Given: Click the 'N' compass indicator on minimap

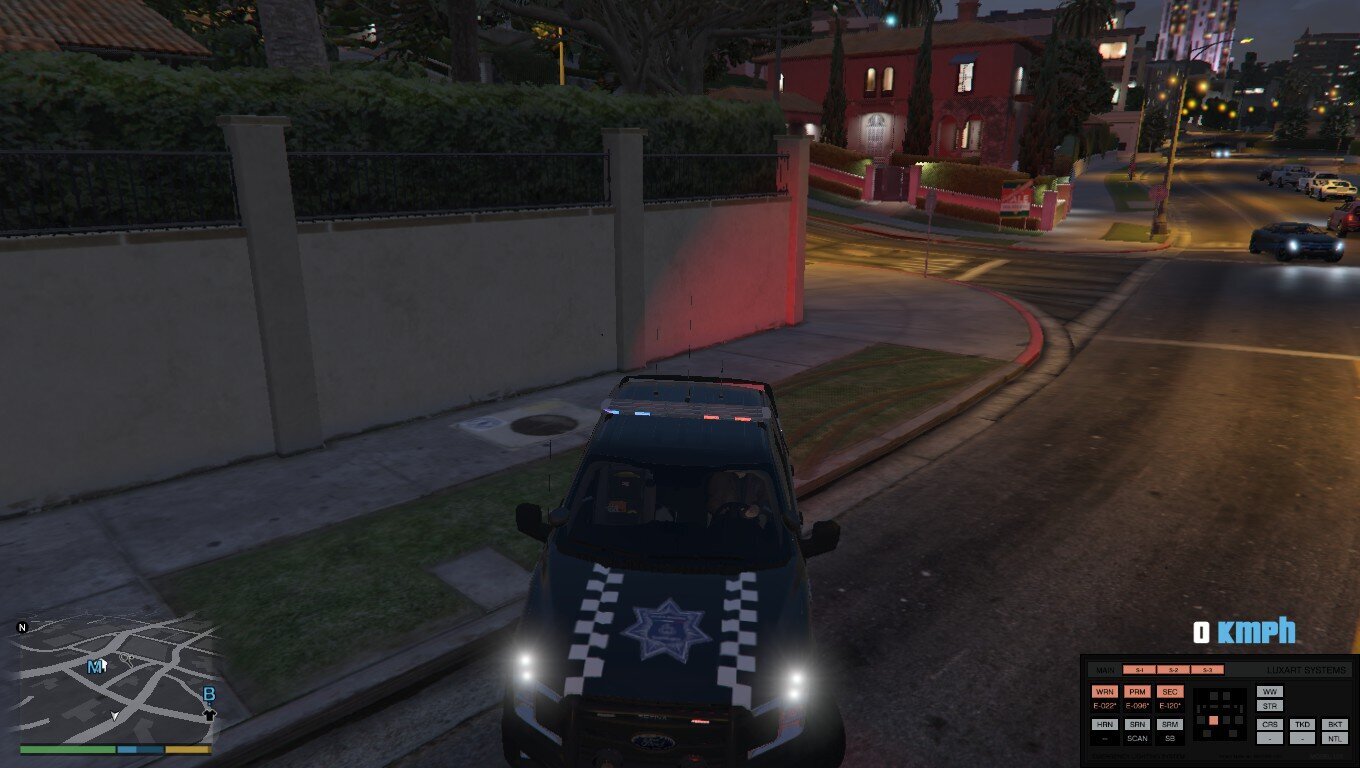Looking at the screenshot, I should click(x=22, y=627).
